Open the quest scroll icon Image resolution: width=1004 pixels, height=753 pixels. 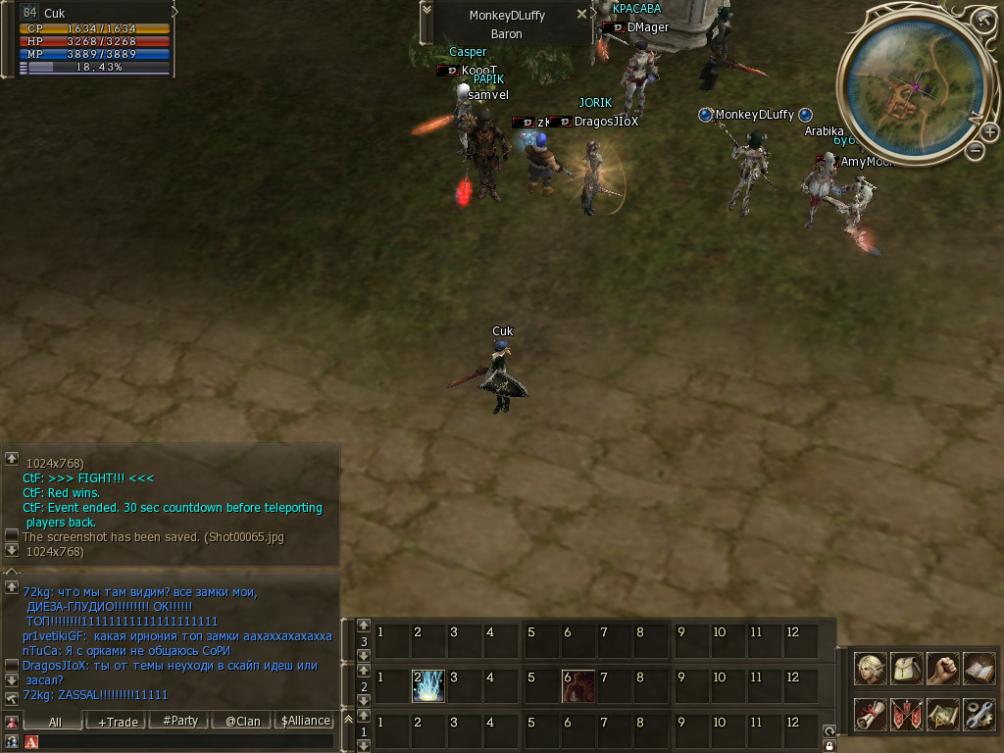869,714
